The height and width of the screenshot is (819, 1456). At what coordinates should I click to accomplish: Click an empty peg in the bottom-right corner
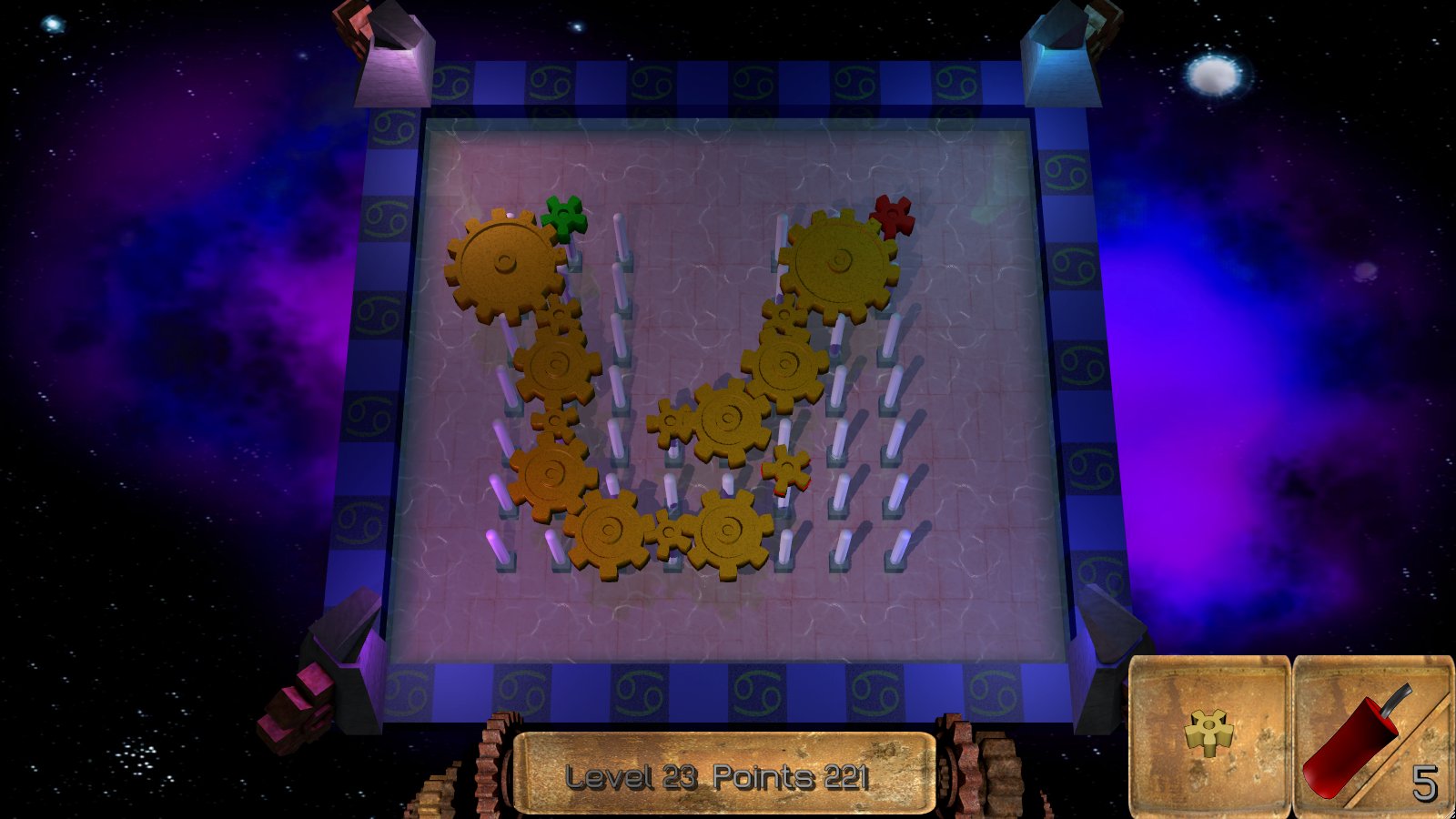pyautogui.click(x=896, y=546)
